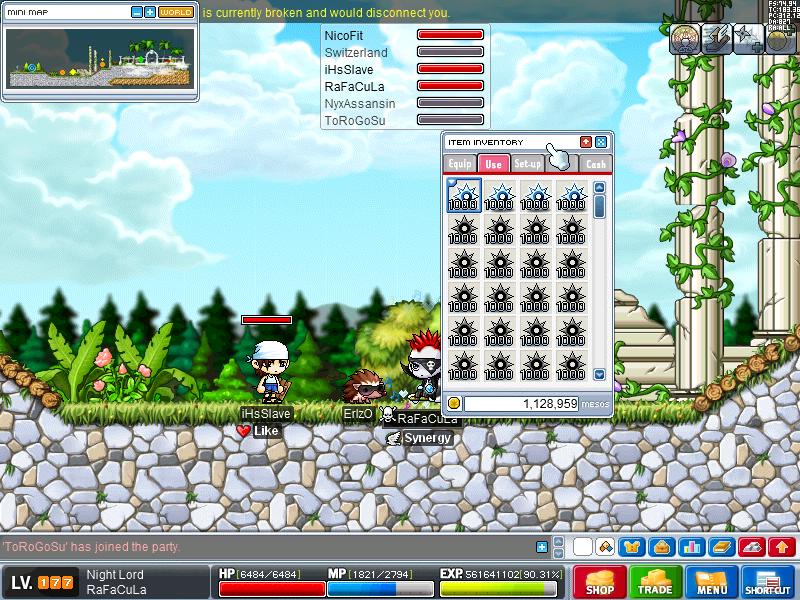Expand the mini map with the plus button

coord(150,12)
